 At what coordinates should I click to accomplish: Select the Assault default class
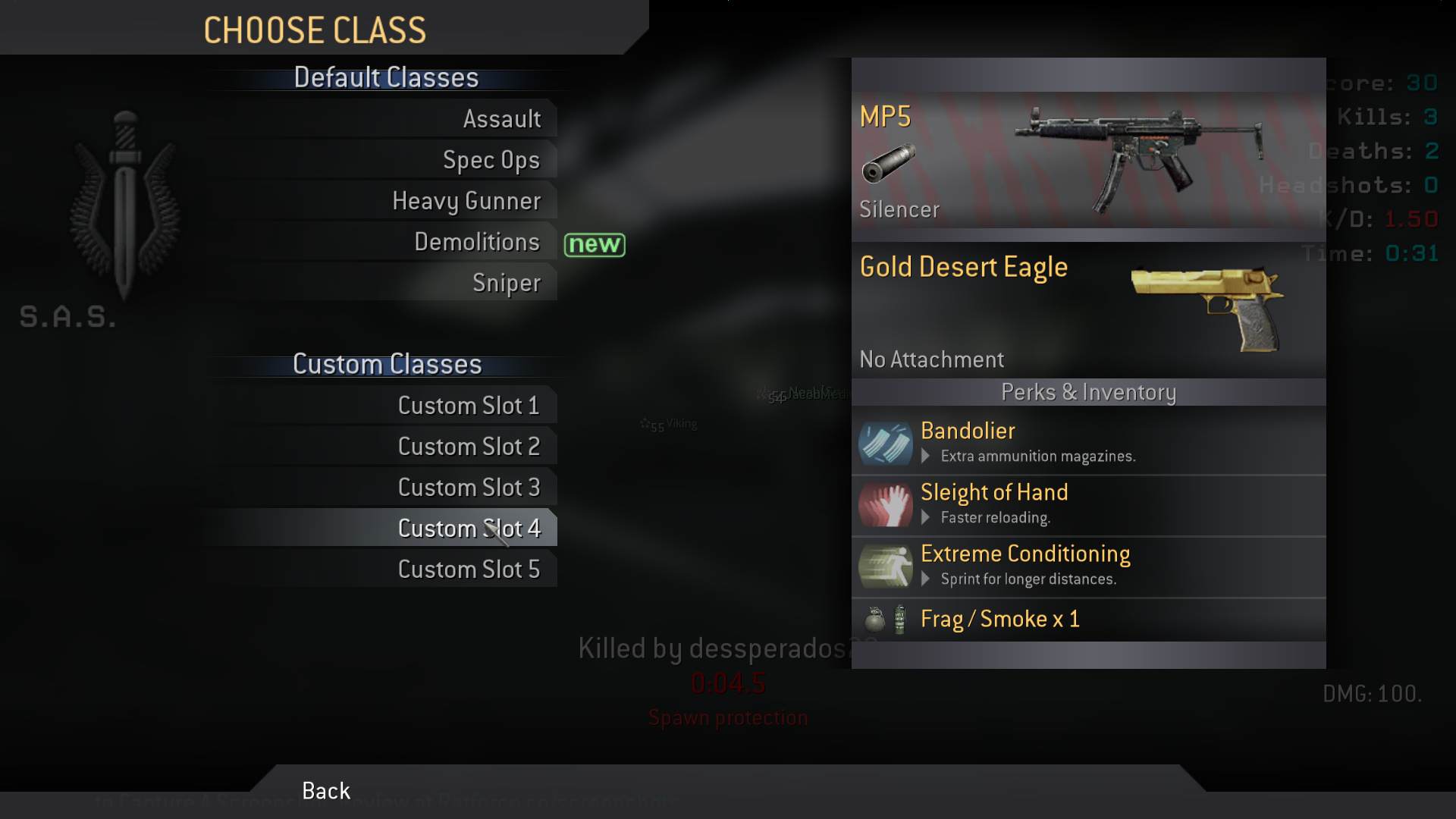[501, 119]
